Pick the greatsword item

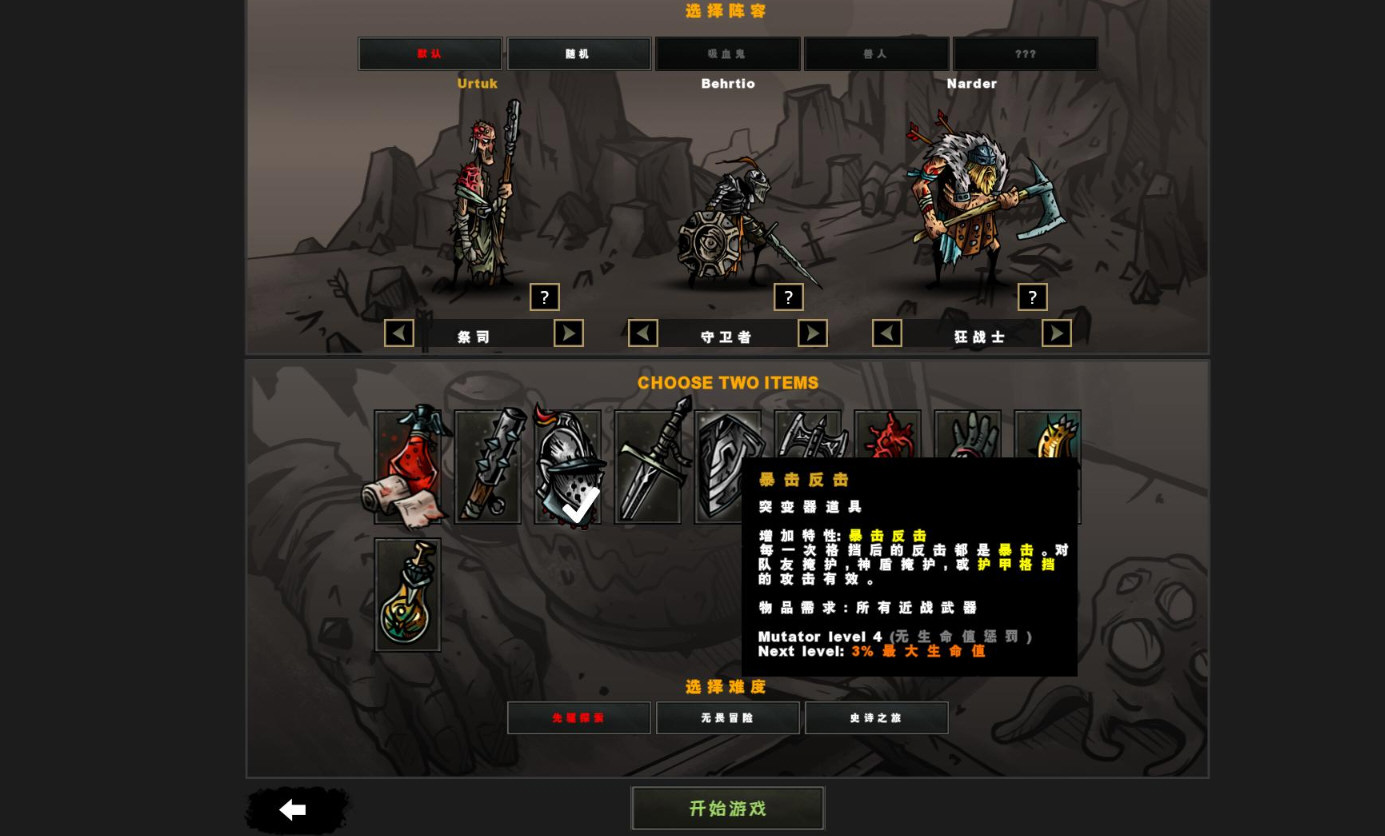click(648, 467)
